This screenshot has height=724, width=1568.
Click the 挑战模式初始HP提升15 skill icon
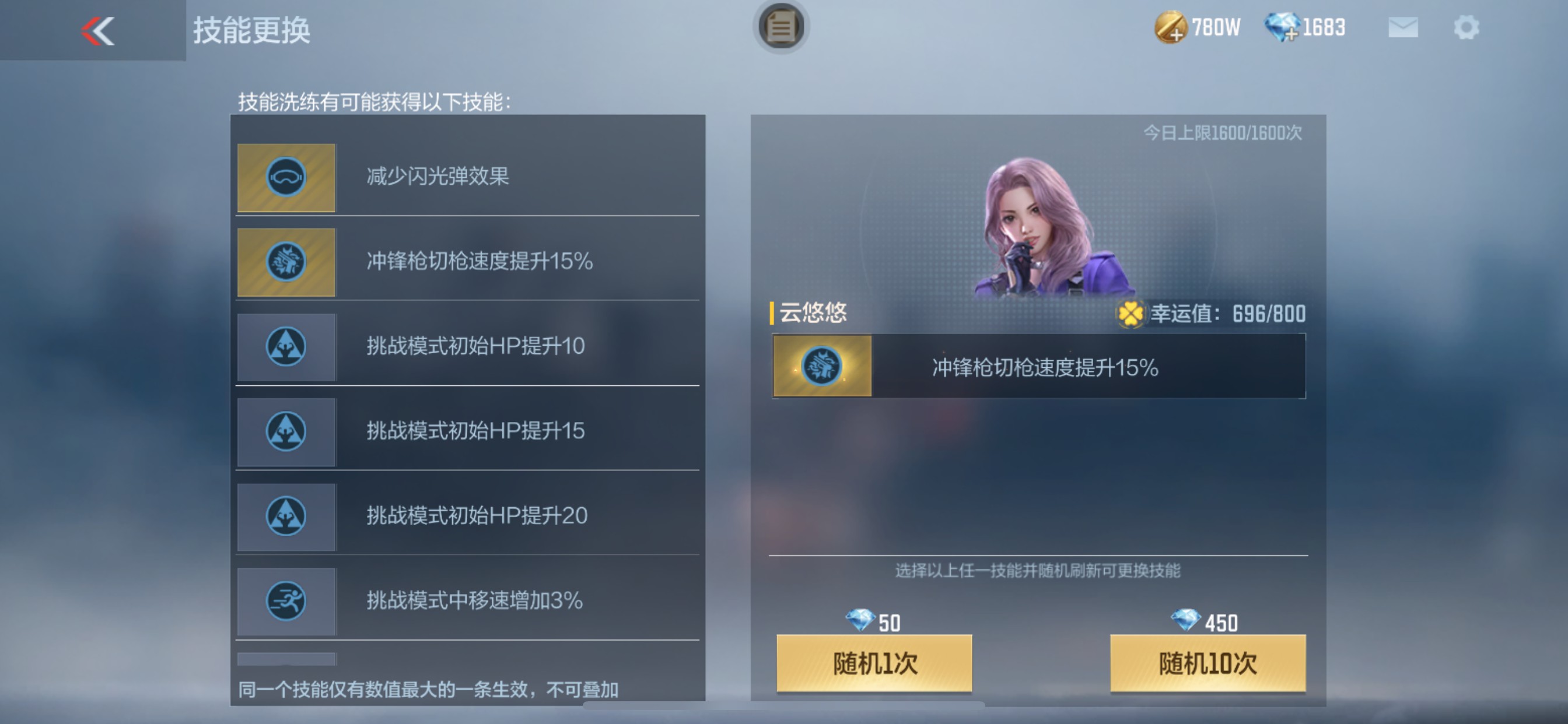click(286, 432)
